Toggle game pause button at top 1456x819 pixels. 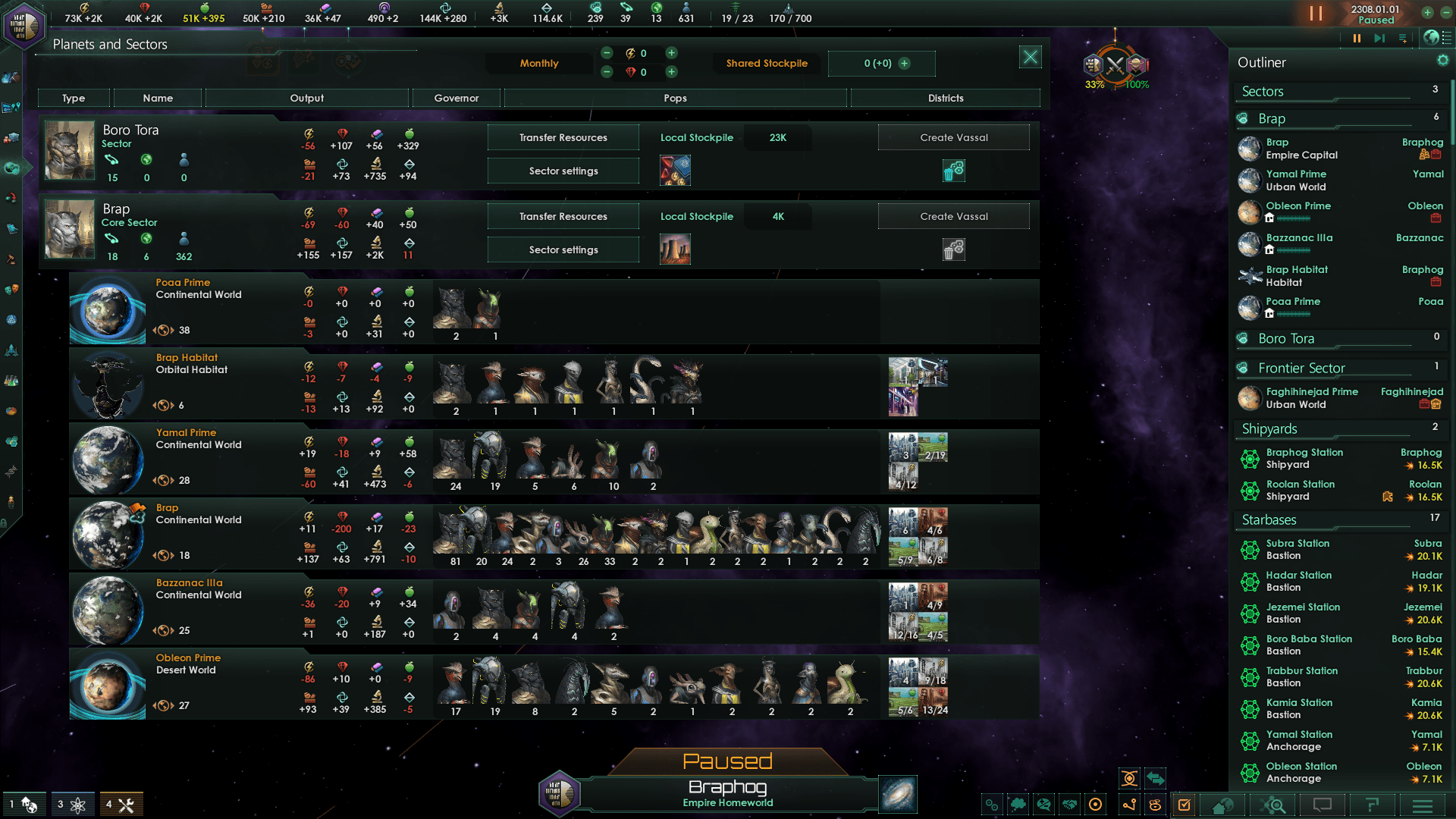(1316, 14)
